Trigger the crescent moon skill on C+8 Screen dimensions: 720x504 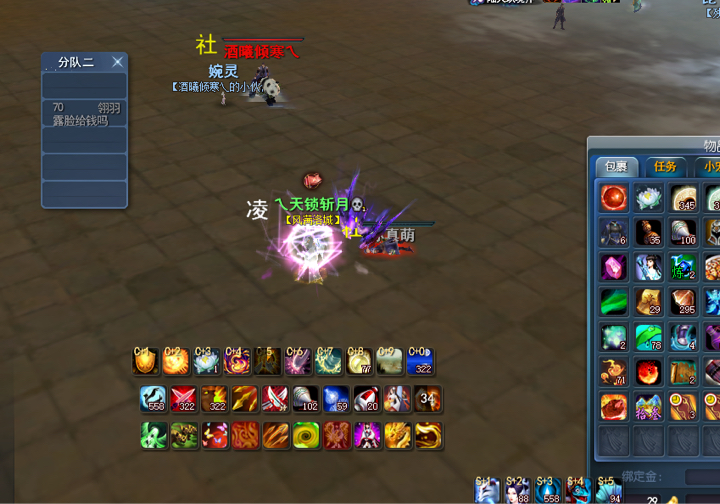point(359,361)
